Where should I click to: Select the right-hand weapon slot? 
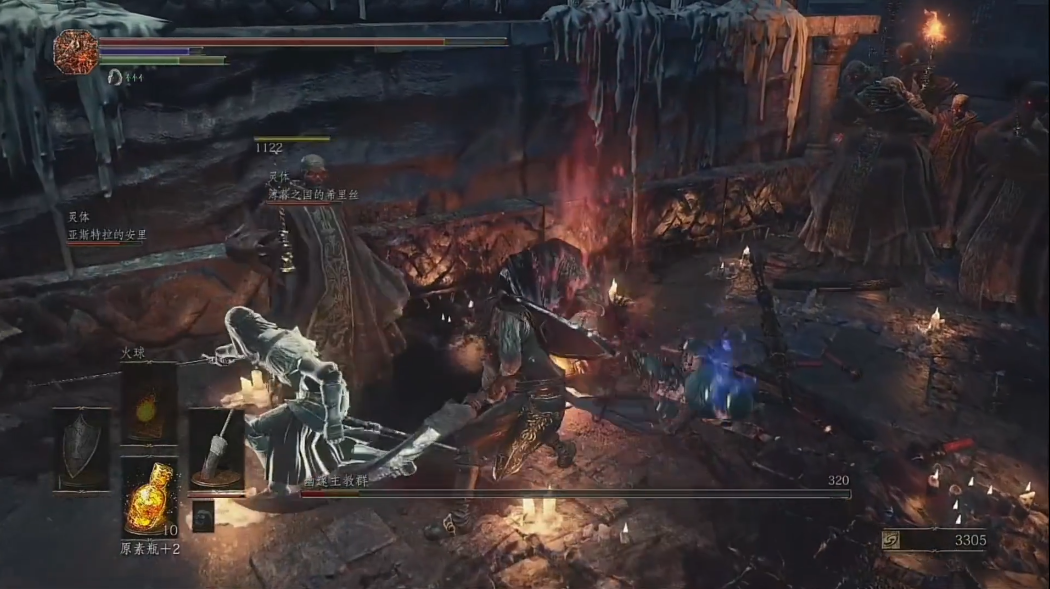(215, 450)
